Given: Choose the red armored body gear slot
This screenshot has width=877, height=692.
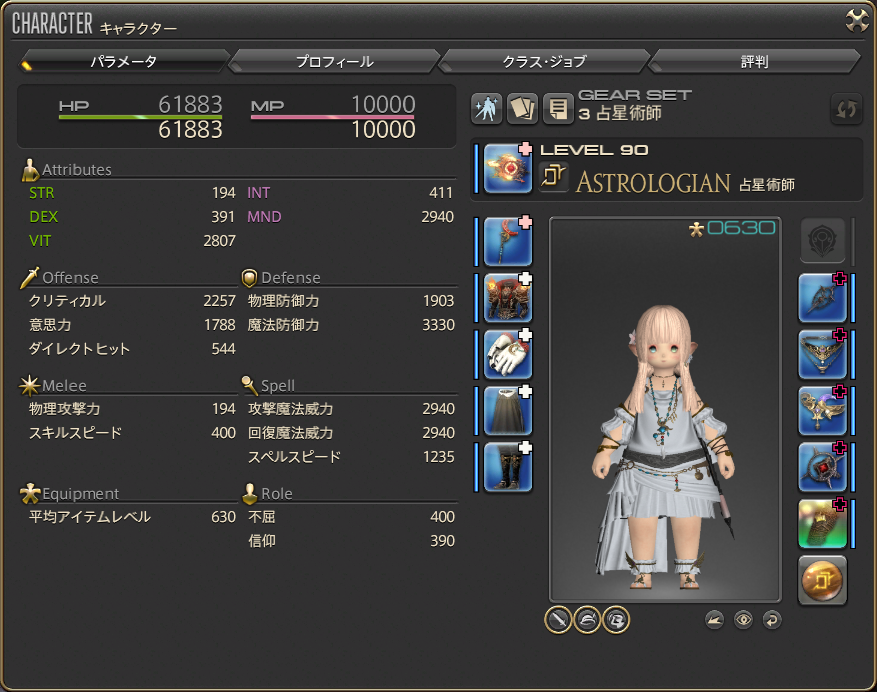Looking at the screenshot, I should [508, 298].
